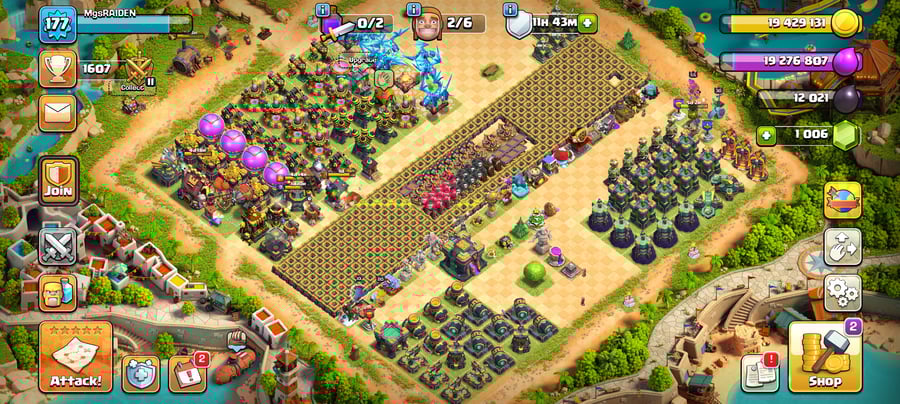The width and height of the screenshot is (900, 404).
Task: Show info for the 0/2 army counter
Action: tap(322, 10)
